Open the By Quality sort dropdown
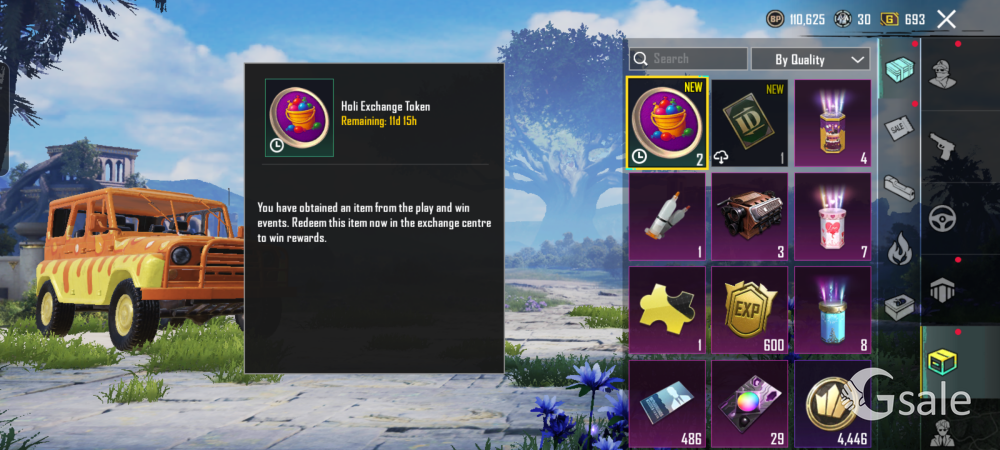 [811, 59]
